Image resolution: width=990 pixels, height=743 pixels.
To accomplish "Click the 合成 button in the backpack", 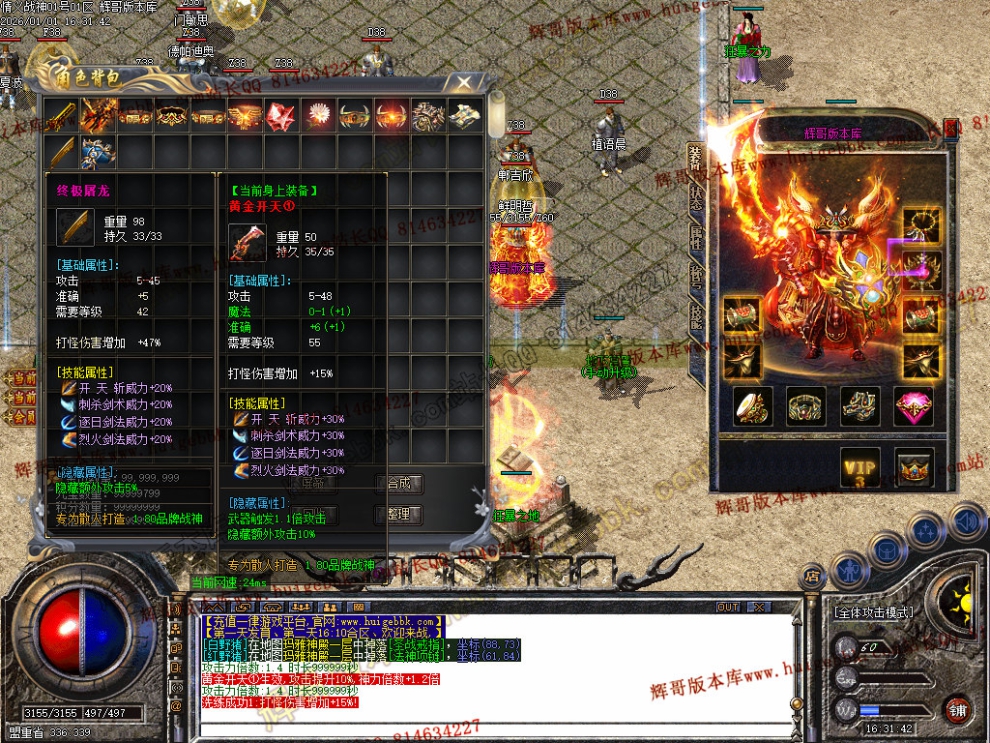I will 398,483.
